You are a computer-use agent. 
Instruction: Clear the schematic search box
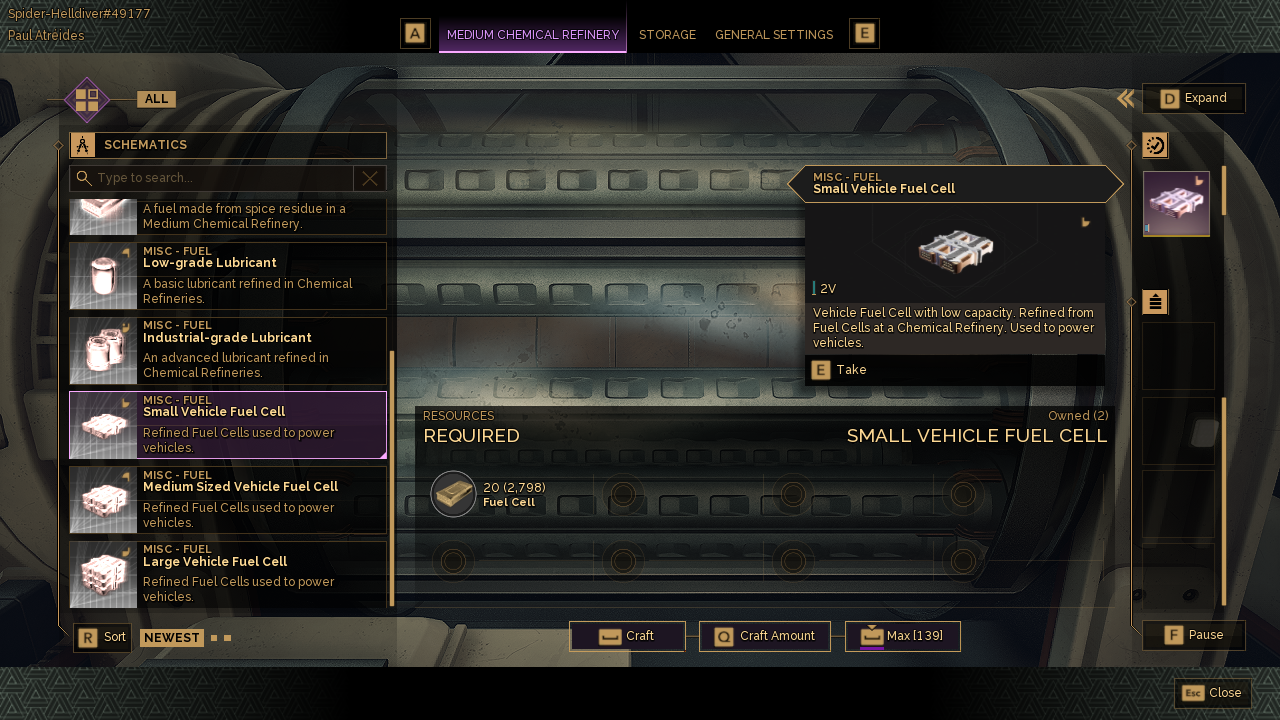coord(370,178)
